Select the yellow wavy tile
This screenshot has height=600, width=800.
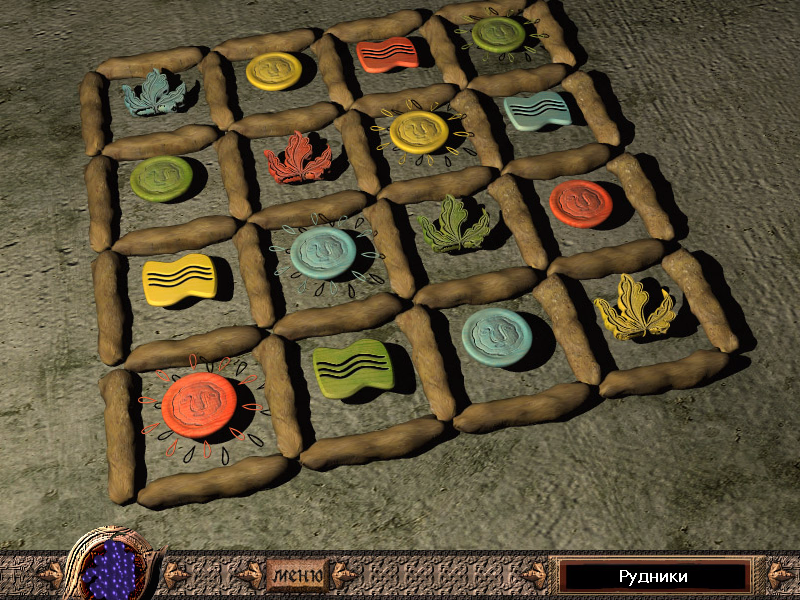(x=179, y=279)
